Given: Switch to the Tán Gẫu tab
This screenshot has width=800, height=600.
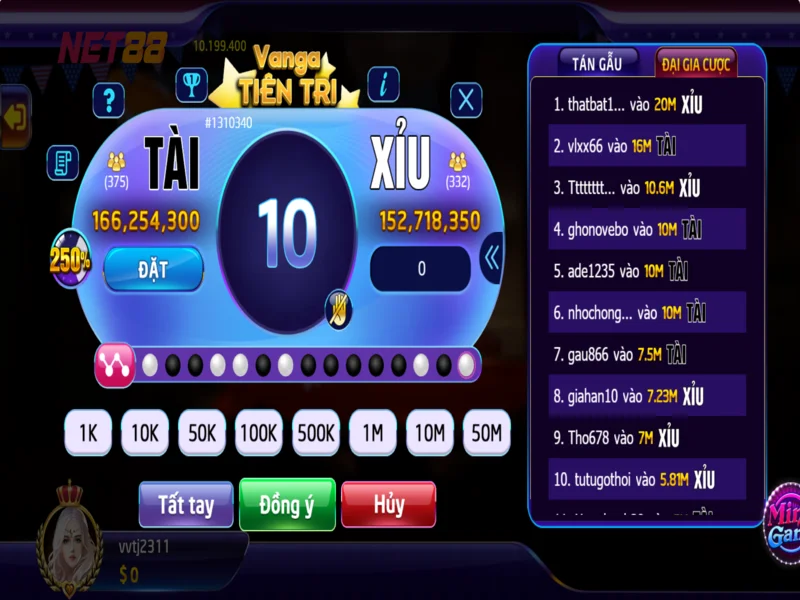Looking at the screenshot, I should click(x=597, y=63).
